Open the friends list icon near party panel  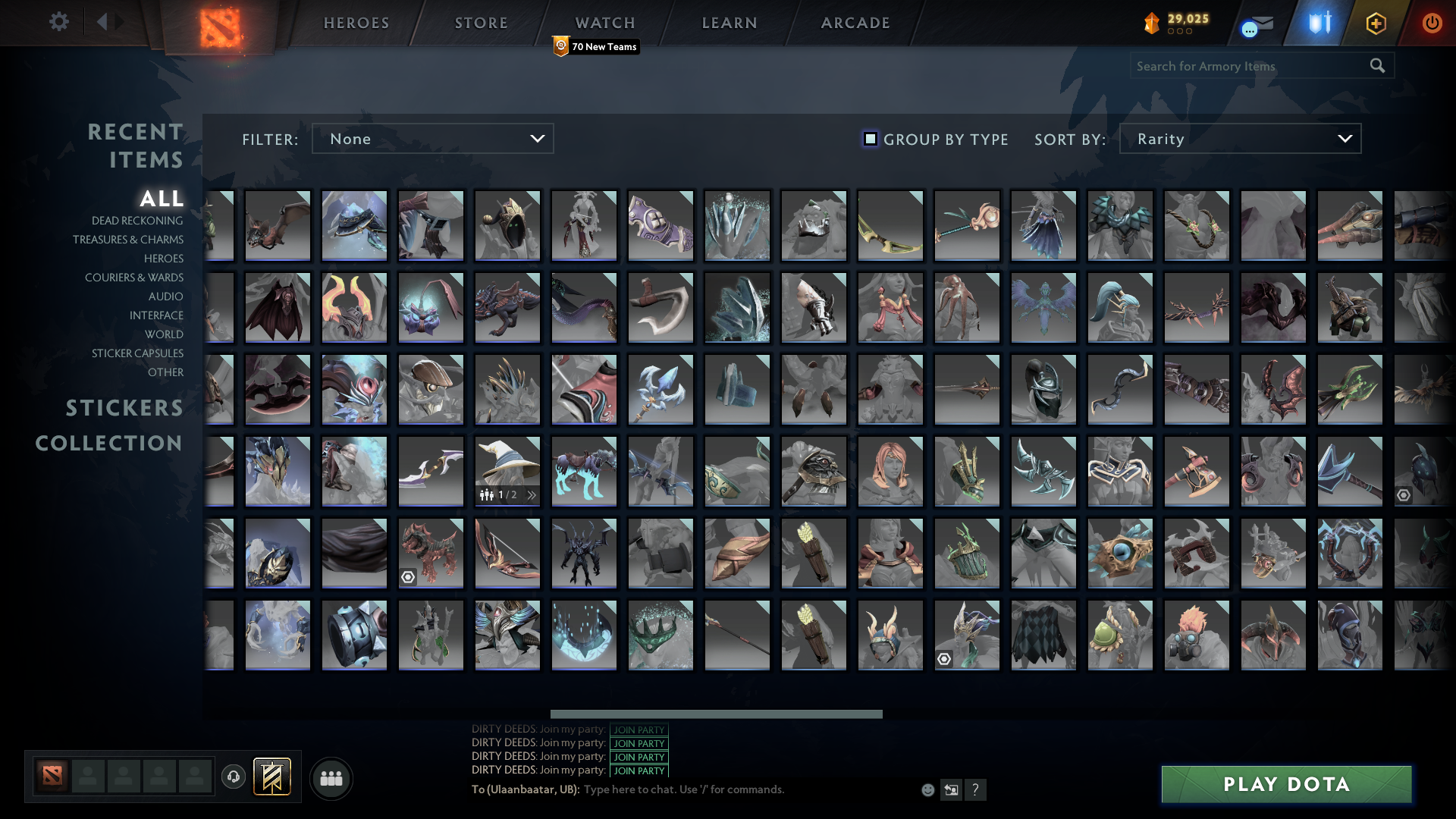click(x=331, y=777)
